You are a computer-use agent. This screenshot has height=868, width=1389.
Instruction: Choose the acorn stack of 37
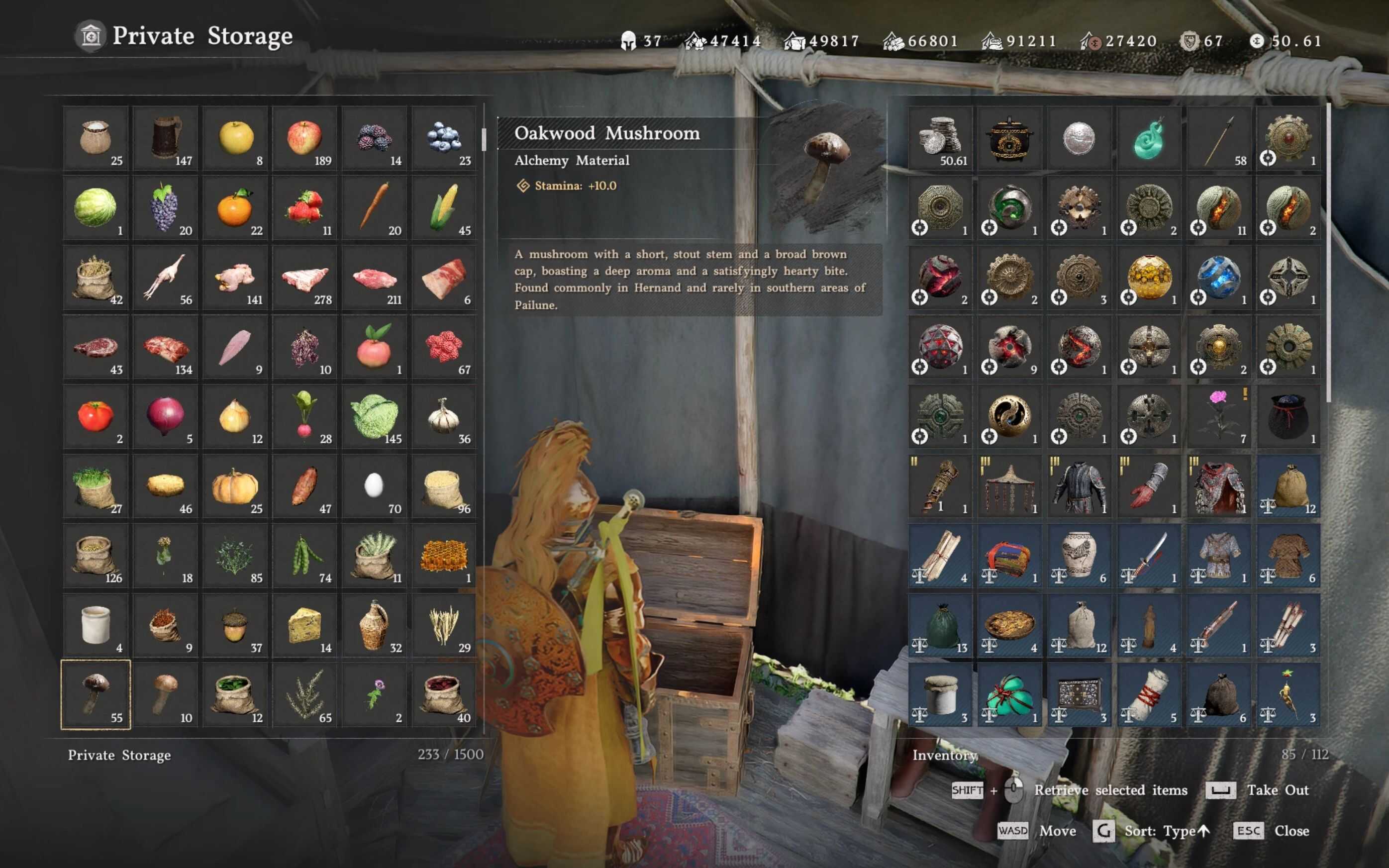click(235, 625)
